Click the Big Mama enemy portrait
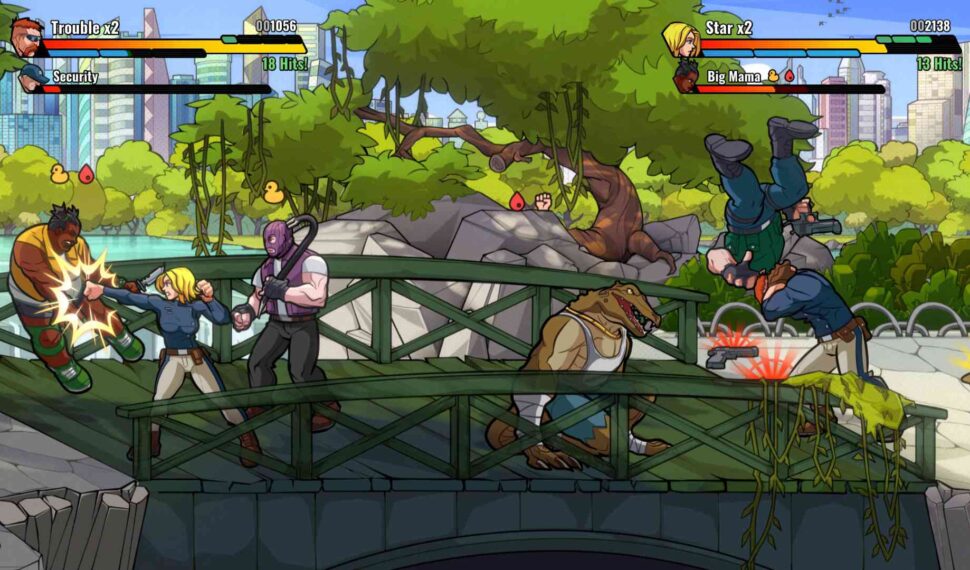The height and width of the screenshot is (570, 970). tap(685, 76)
